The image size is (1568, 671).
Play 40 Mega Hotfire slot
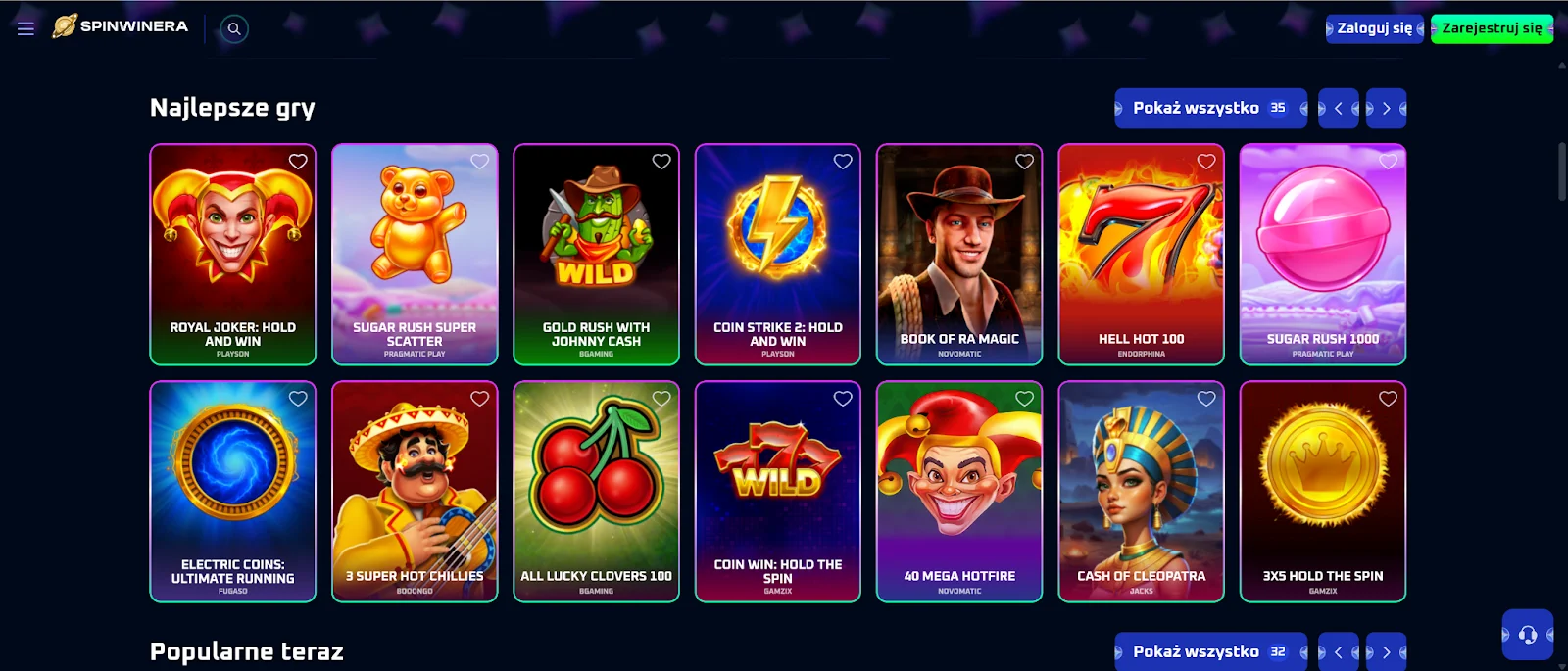pyautogui.click(x=959, y=491)
